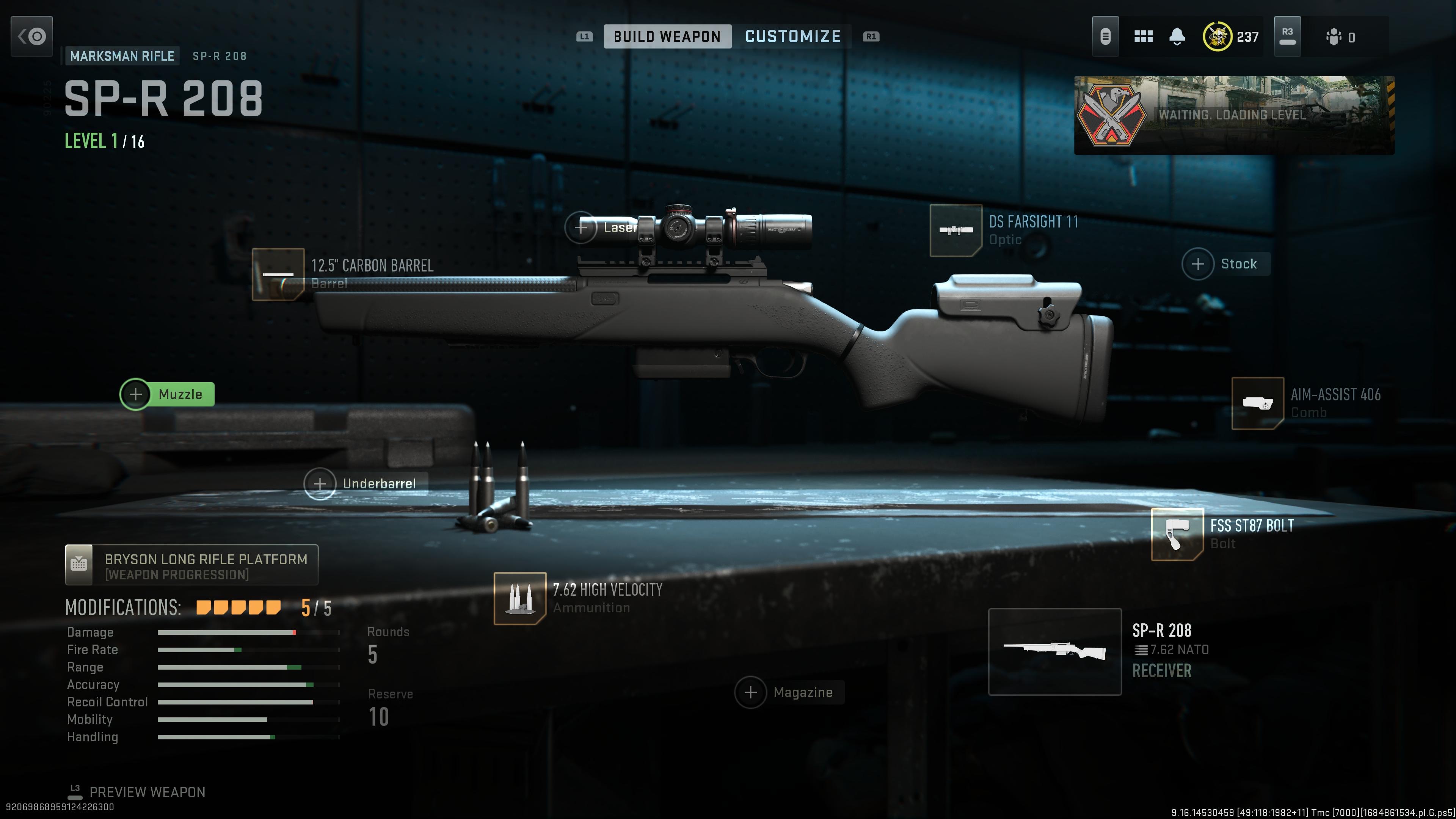
Task: Open the 7.62 High Velocity ammunition slot
Action: click(x=520, y=599)
